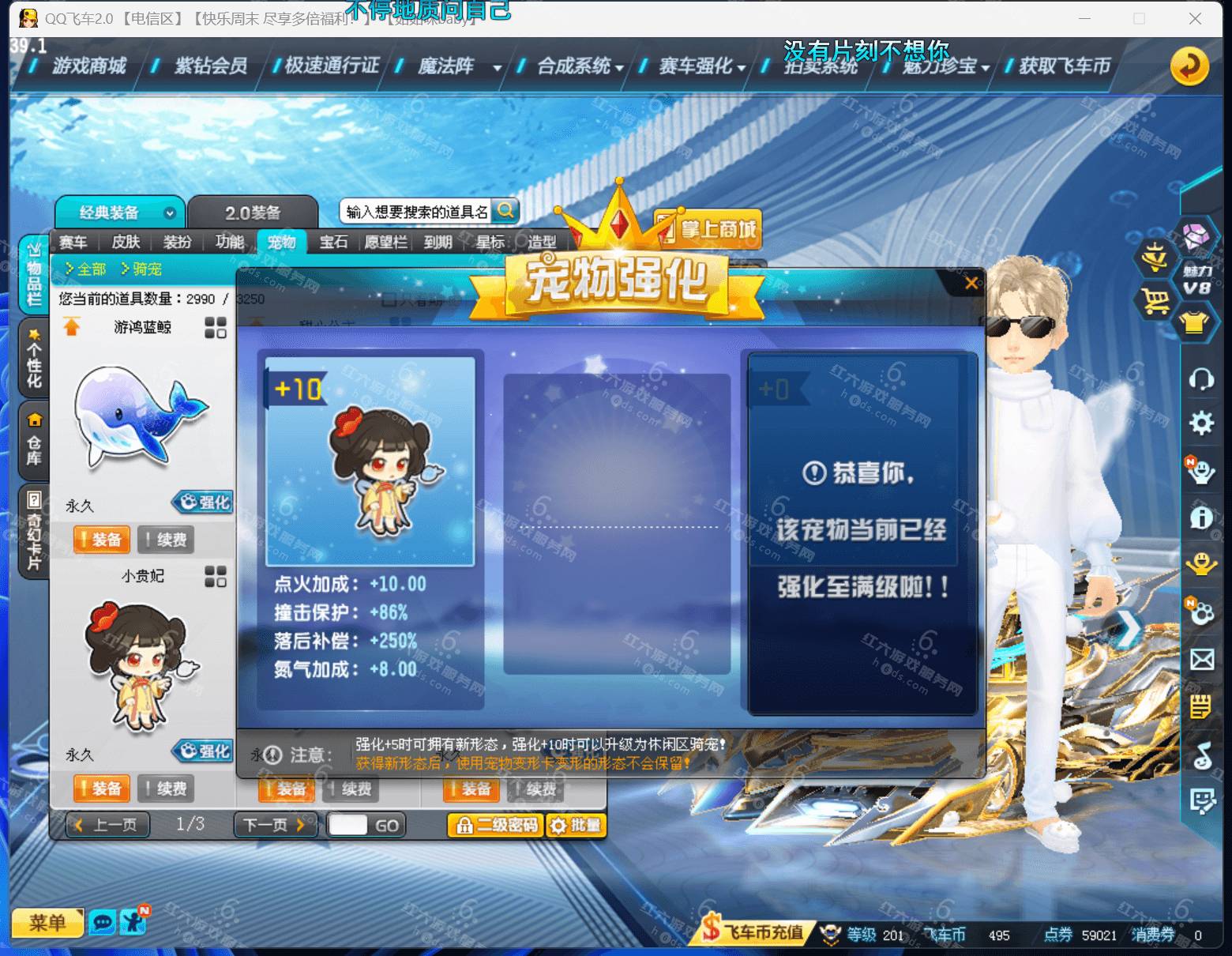Screen dimensions: 1232x956
Task: Switch to the 宝石 tab
Action: pos(332,243)
